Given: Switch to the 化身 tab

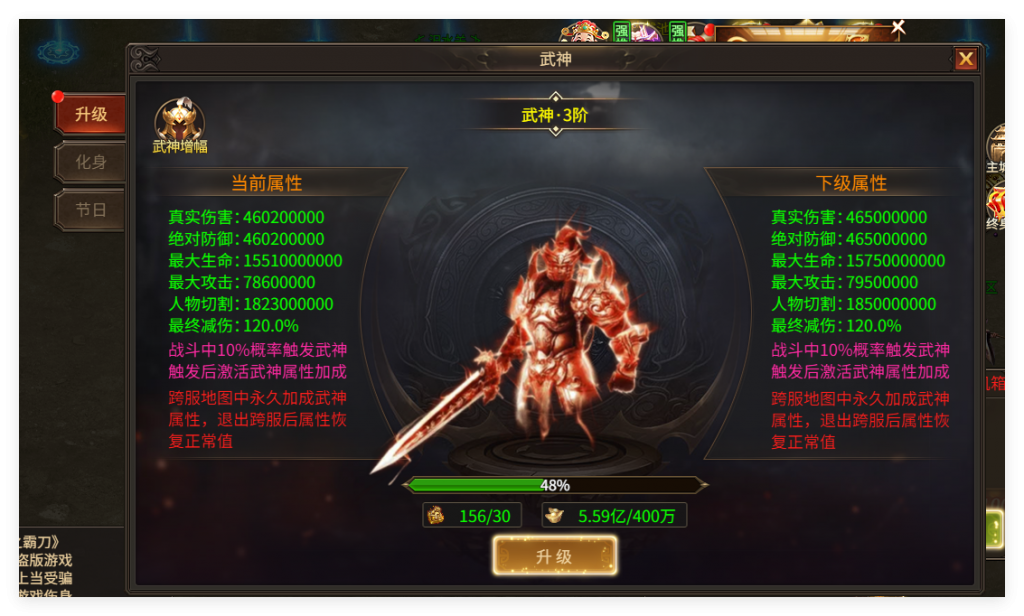Looking at the screenshot, I should (91, 162).
